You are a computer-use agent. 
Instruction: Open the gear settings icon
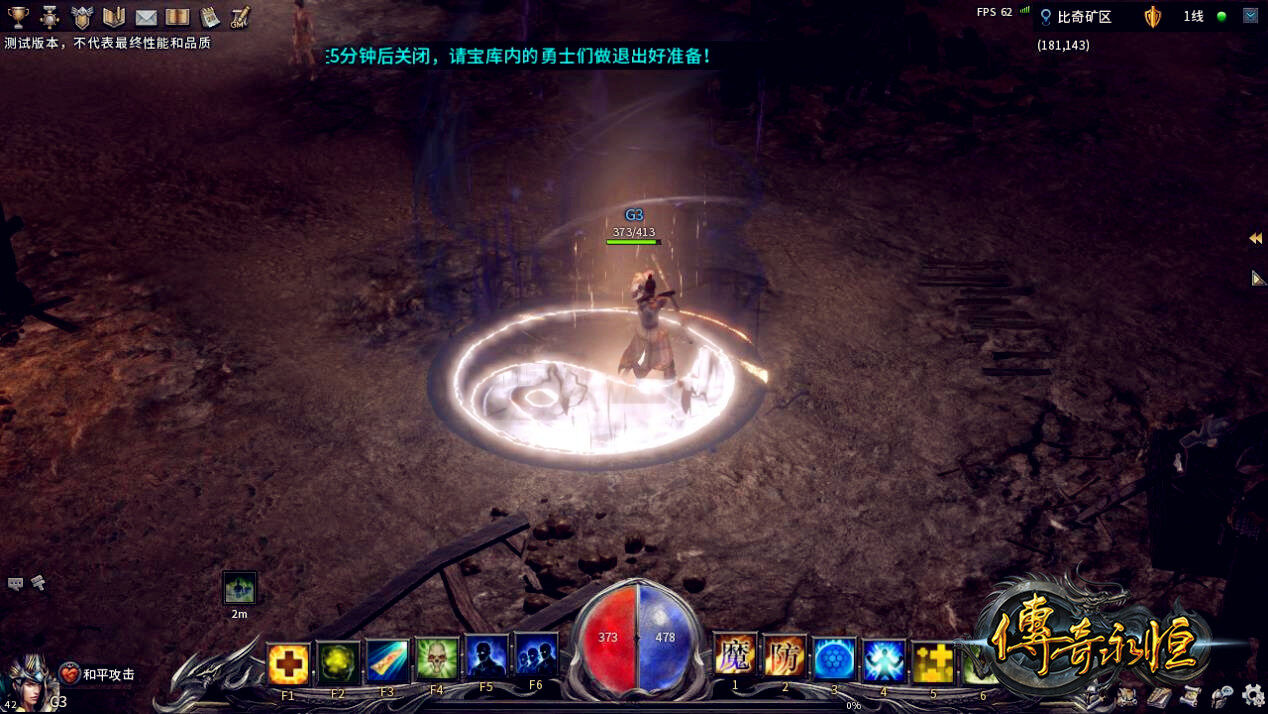(1253, 695)
